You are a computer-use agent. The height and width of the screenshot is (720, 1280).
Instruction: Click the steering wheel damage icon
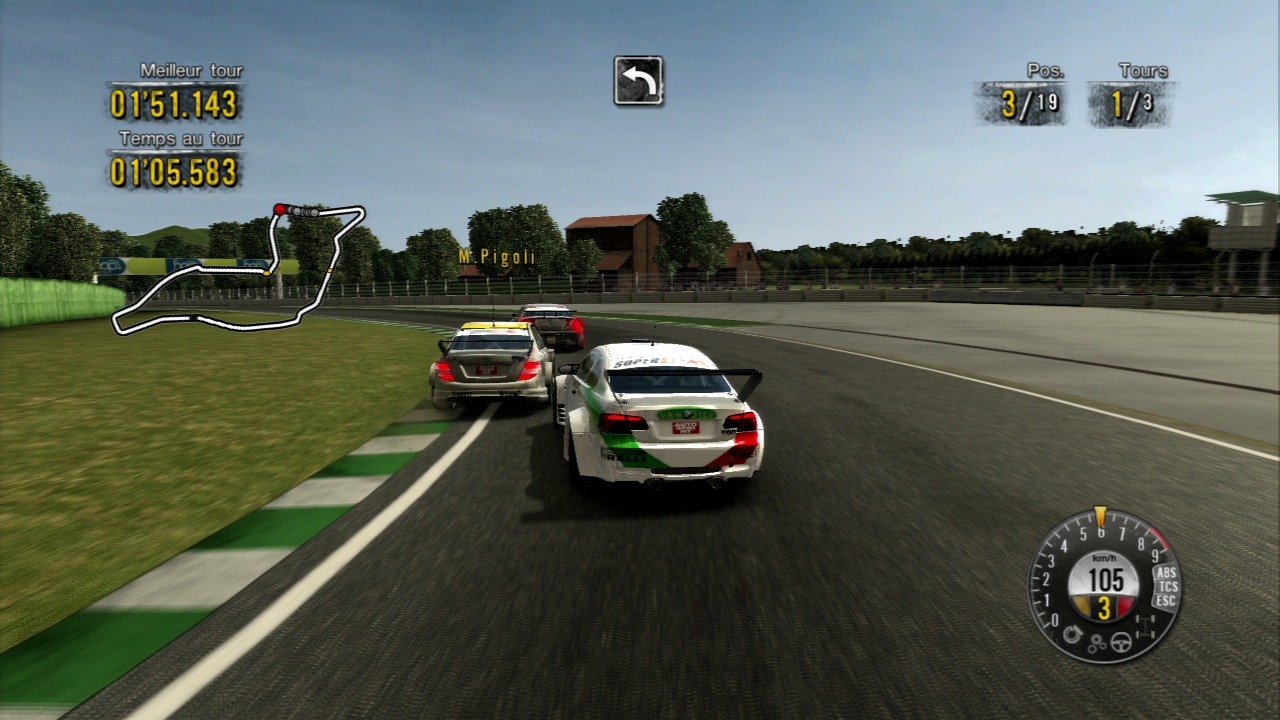[1122, 643]
